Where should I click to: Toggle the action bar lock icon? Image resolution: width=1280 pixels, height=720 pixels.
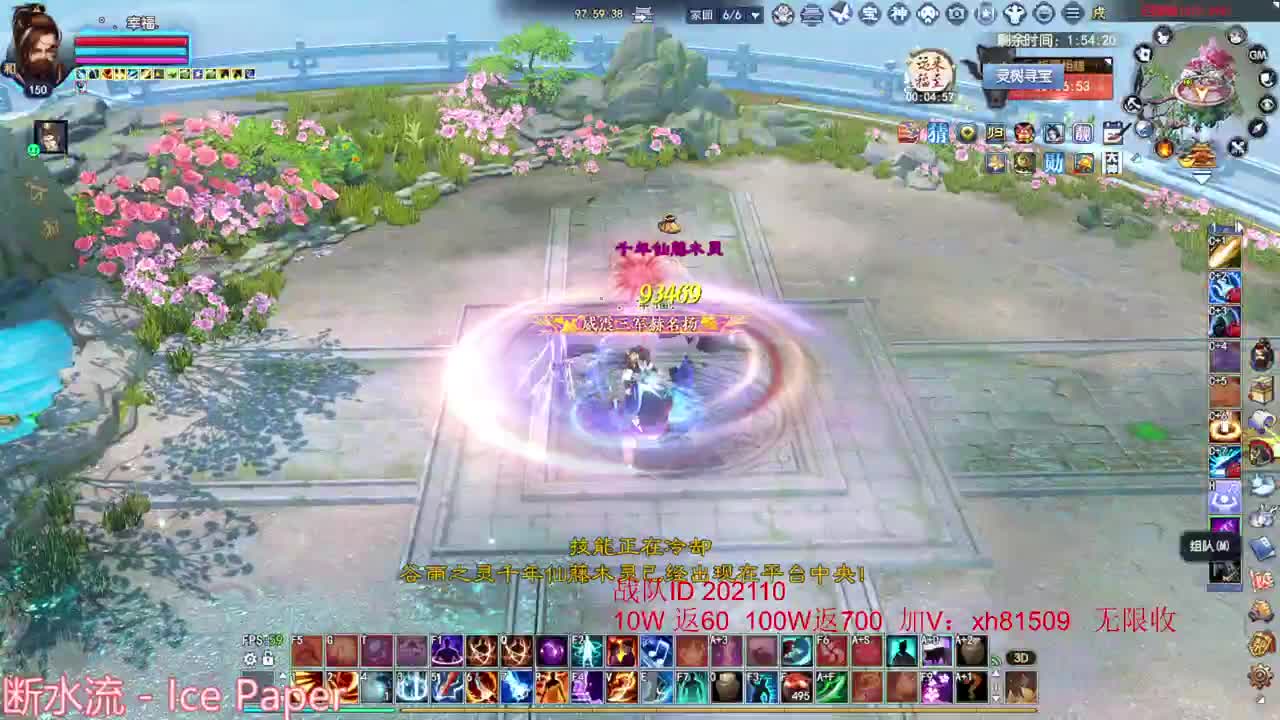coord(268,659)
